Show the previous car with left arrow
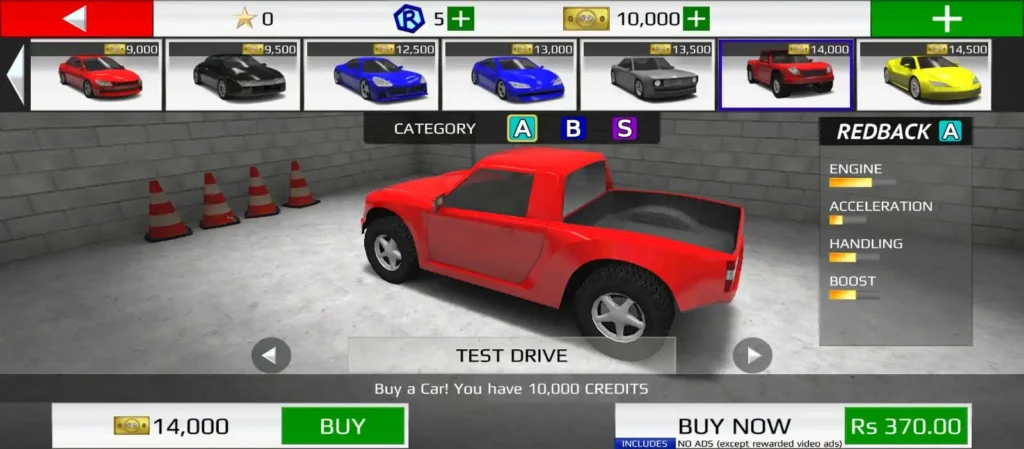This screenshot has width=1024, height=449. click(271, 355)
